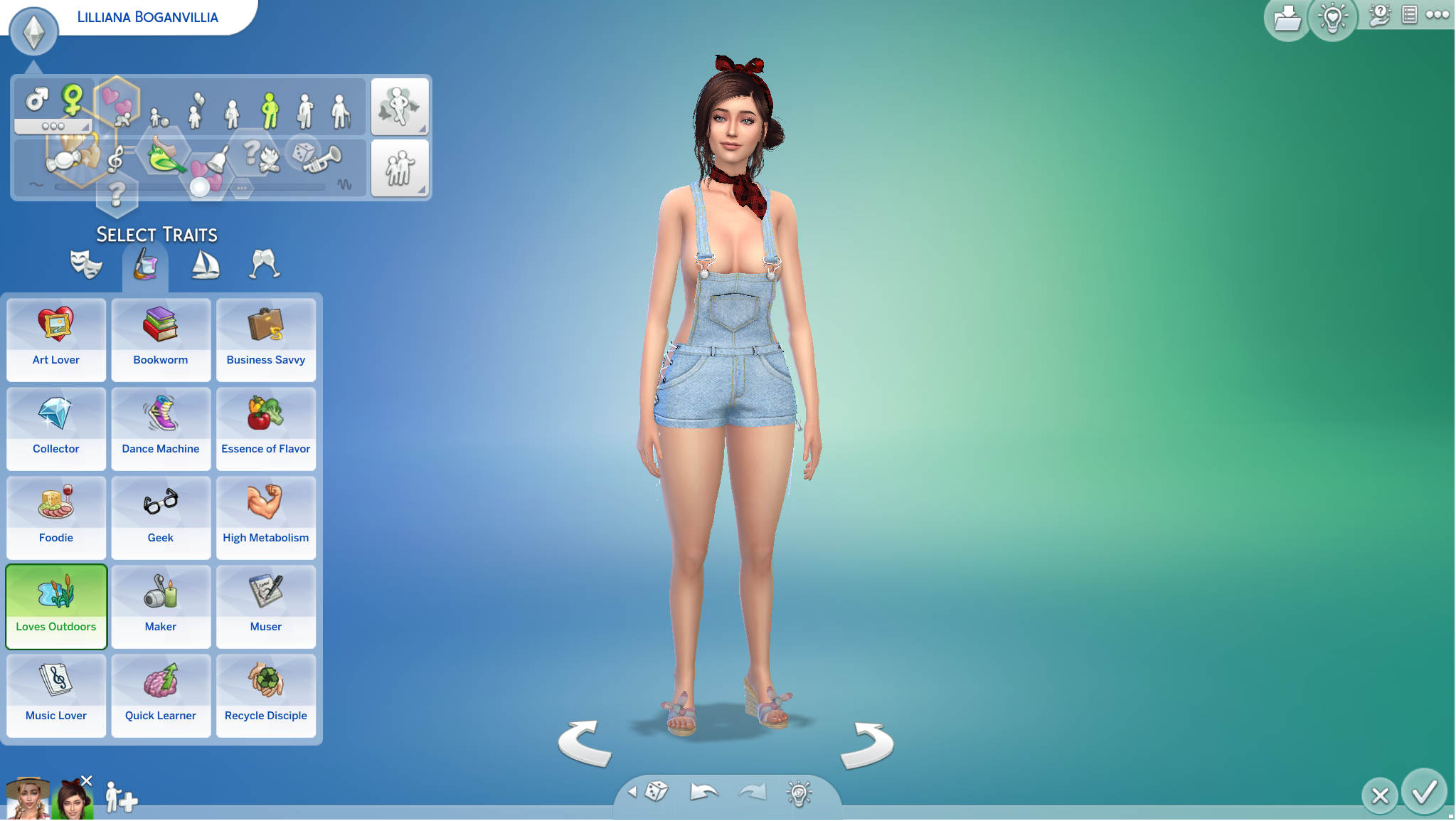The width and height of the screenshot is (1456, 821).
Task: Select the Bookworm trait
Action: tap(161, 340)
